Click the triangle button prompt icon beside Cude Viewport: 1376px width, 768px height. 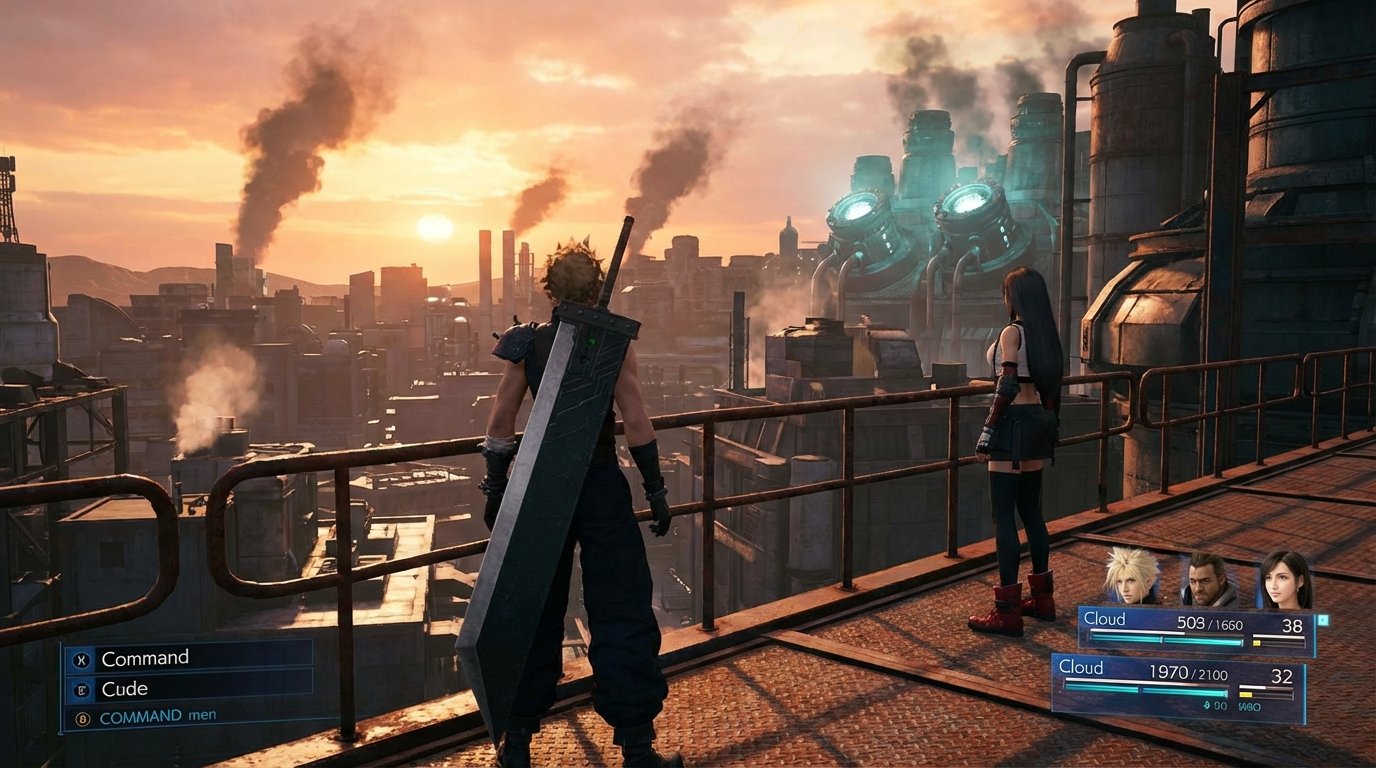(82, 690)
